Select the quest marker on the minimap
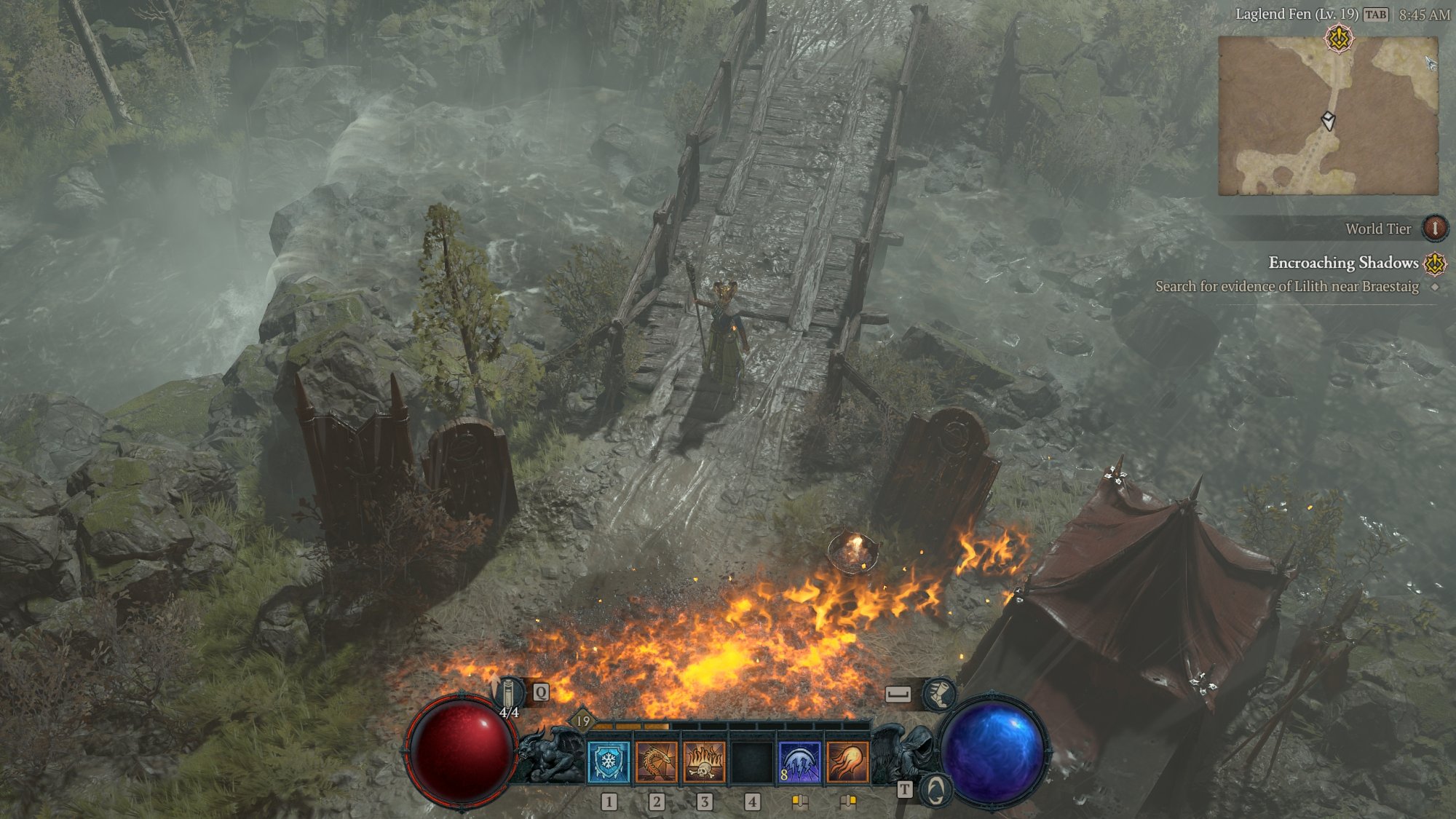The height and width of the screenshot is (819, 1456). click(x=1339, y=39)
